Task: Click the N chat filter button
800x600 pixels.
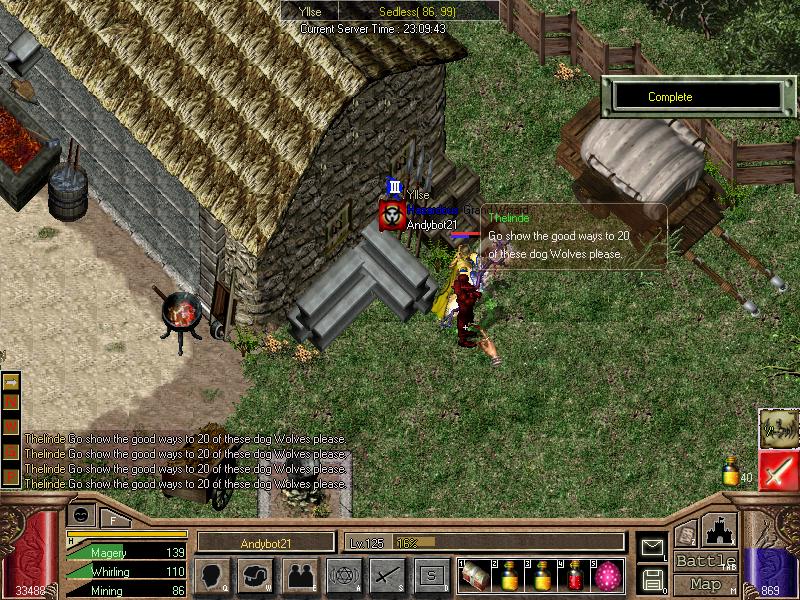Action: point(11,401)
